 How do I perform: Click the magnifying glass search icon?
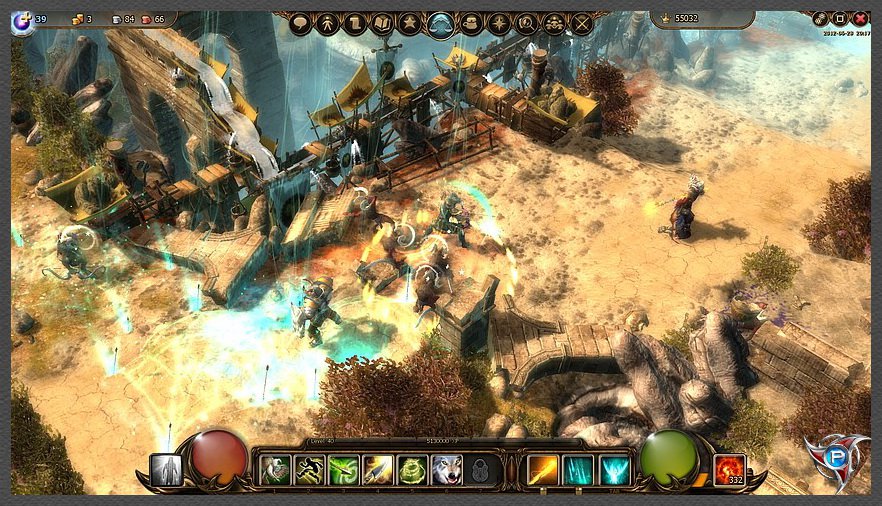[525, 24]
